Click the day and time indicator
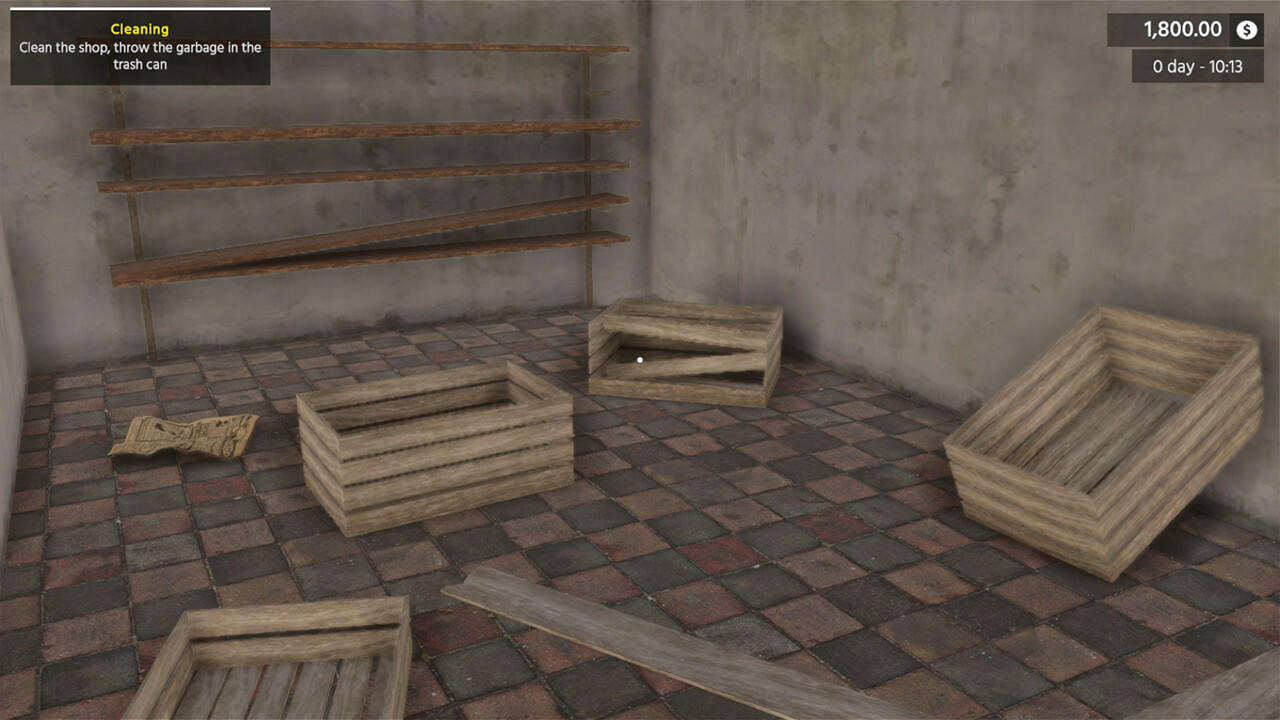 [1196, 66]
